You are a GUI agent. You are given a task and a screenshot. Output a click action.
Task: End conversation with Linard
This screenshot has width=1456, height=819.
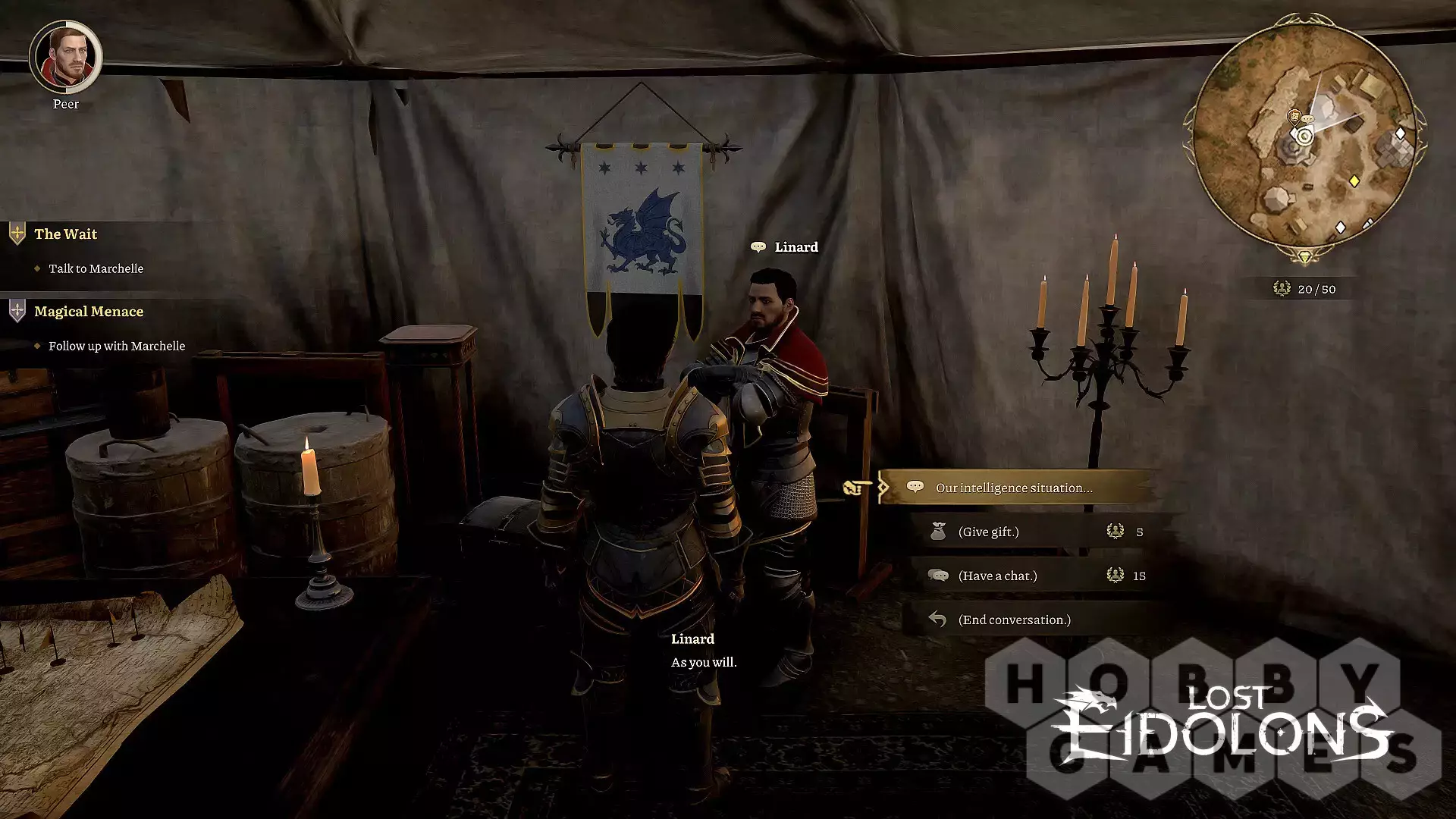[1014, 620]
